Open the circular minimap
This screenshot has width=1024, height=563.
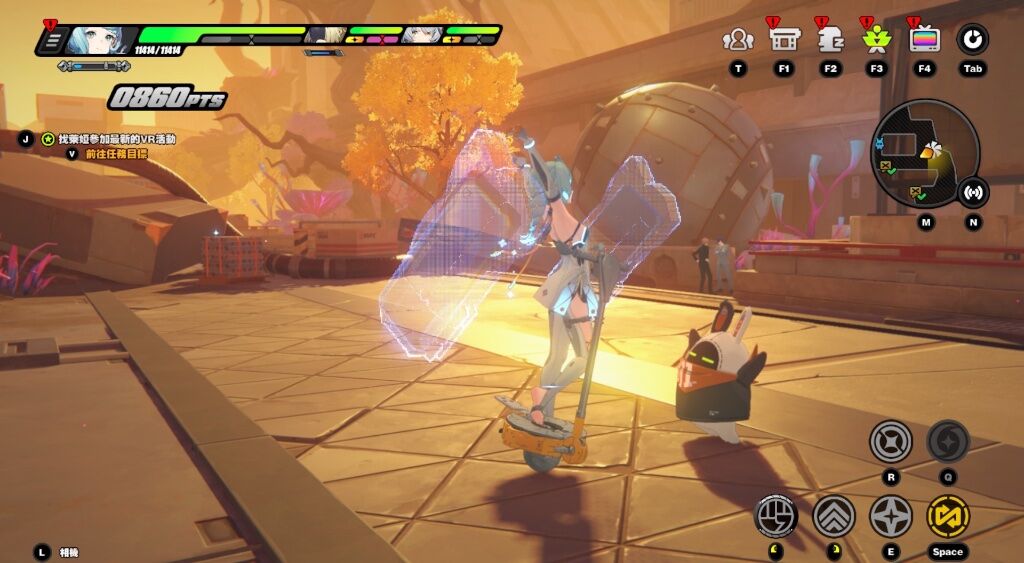pyautogui.click(x=924, y=152)
